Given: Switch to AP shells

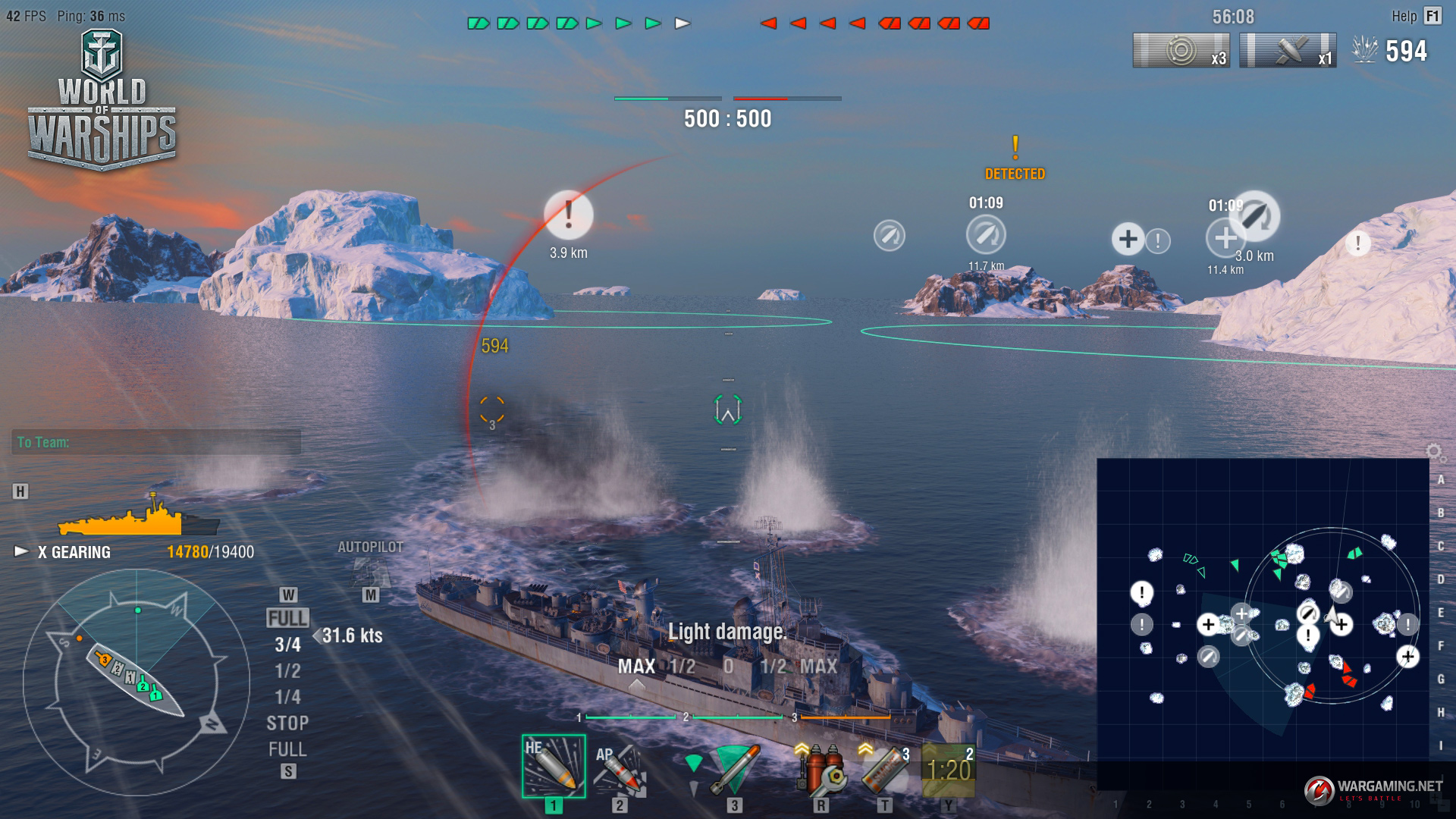Looking at the screenshot, I should click(x=620, y=769).
